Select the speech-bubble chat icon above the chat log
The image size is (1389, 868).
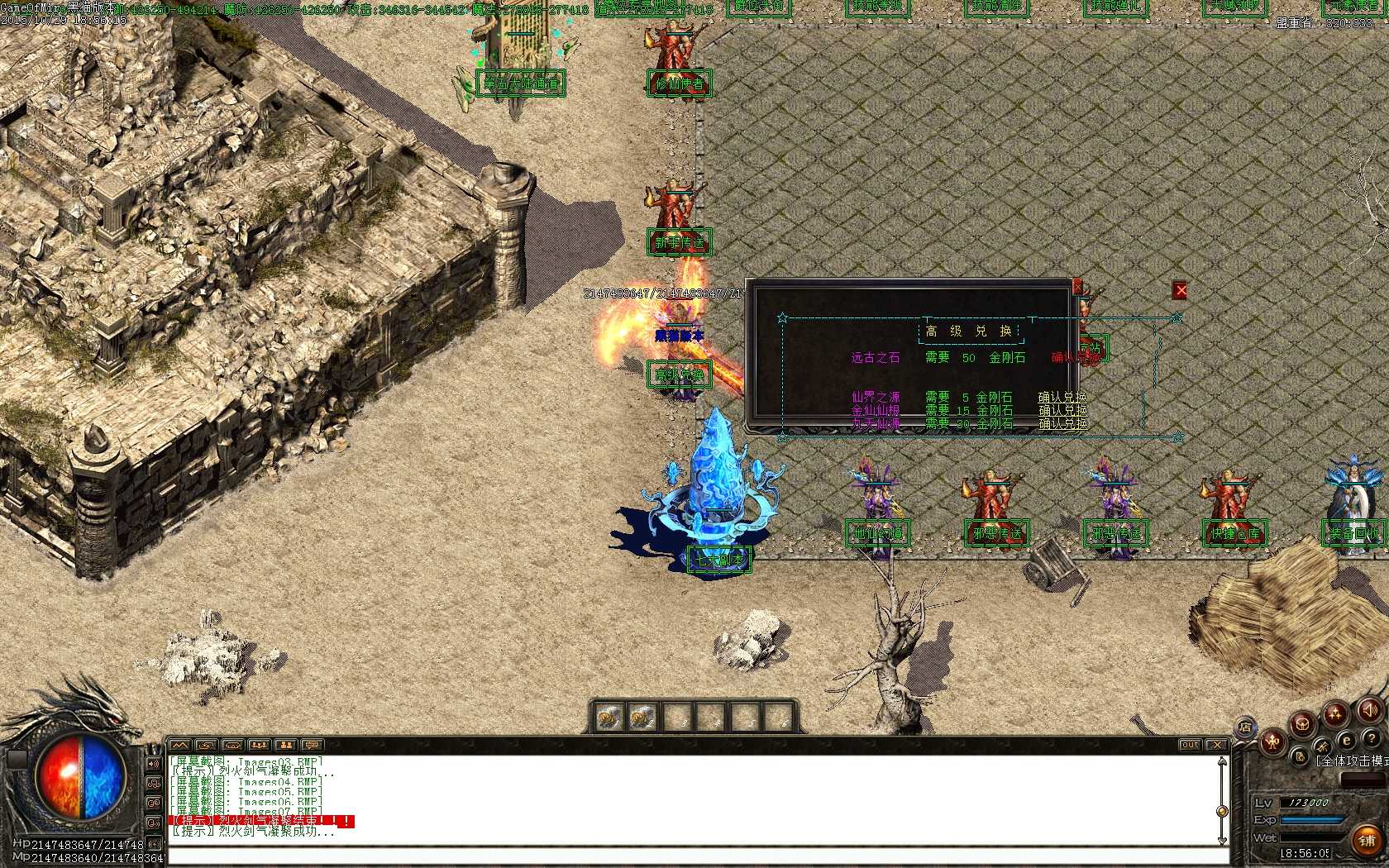click(x=313, y=745)
